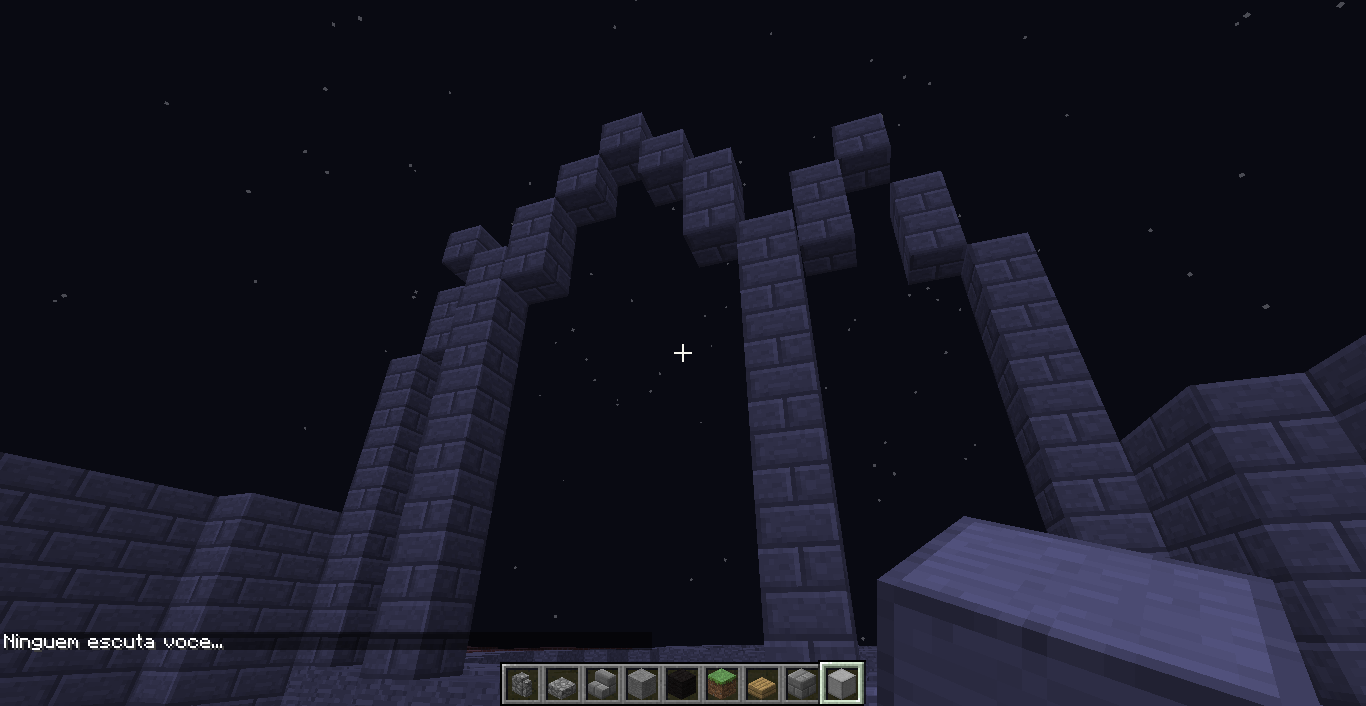This screenshot has width=1366, height=706.
Task: Choose the stone bricks hotbar slot
Action: click(x=801, y=685)
